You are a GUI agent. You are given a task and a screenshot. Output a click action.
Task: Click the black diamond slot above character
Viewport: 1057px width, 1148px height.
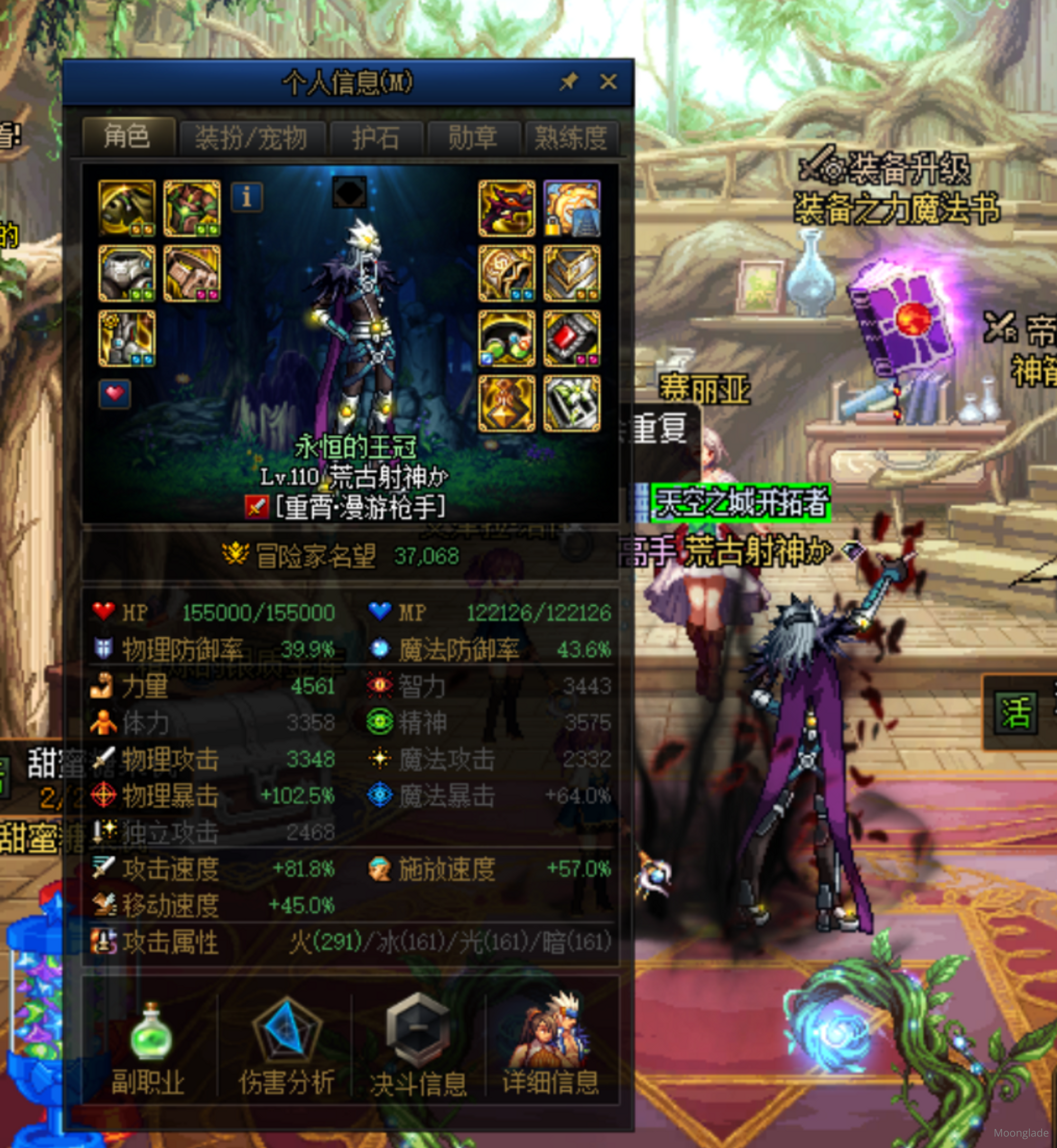tap(349, 192)
